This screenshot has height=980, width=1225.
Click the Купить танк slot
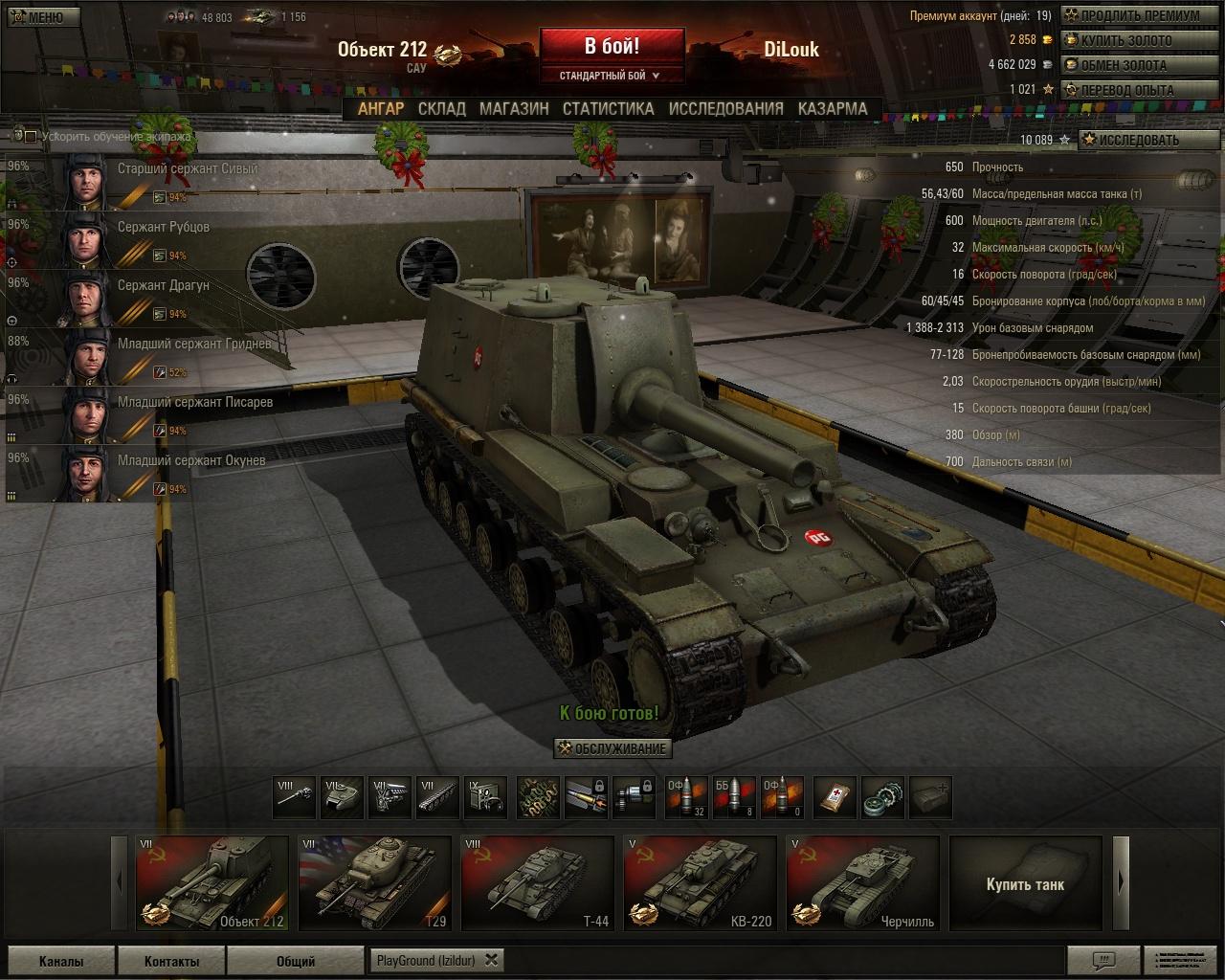pyautogui.click(x=1025, y=883)
